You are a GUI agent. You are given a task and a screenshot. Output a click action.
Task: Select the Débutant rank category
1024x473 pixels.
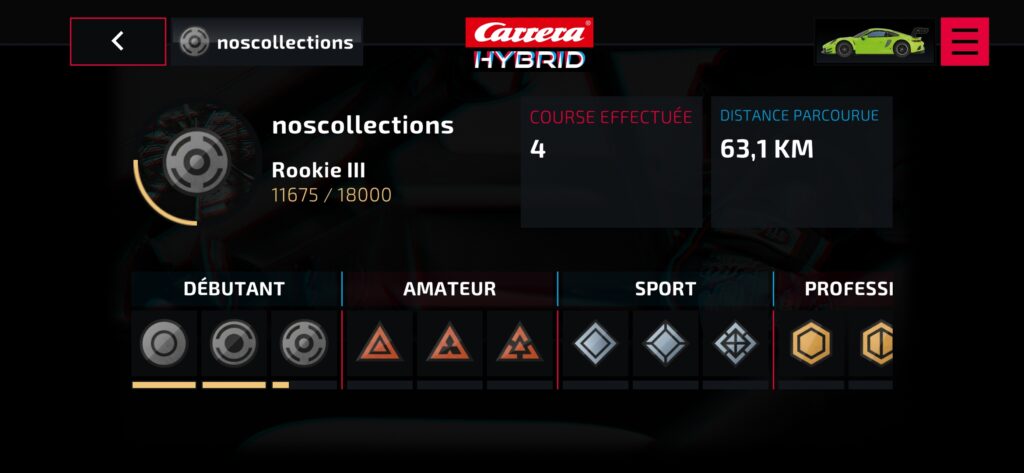click(x=234, y=289)
